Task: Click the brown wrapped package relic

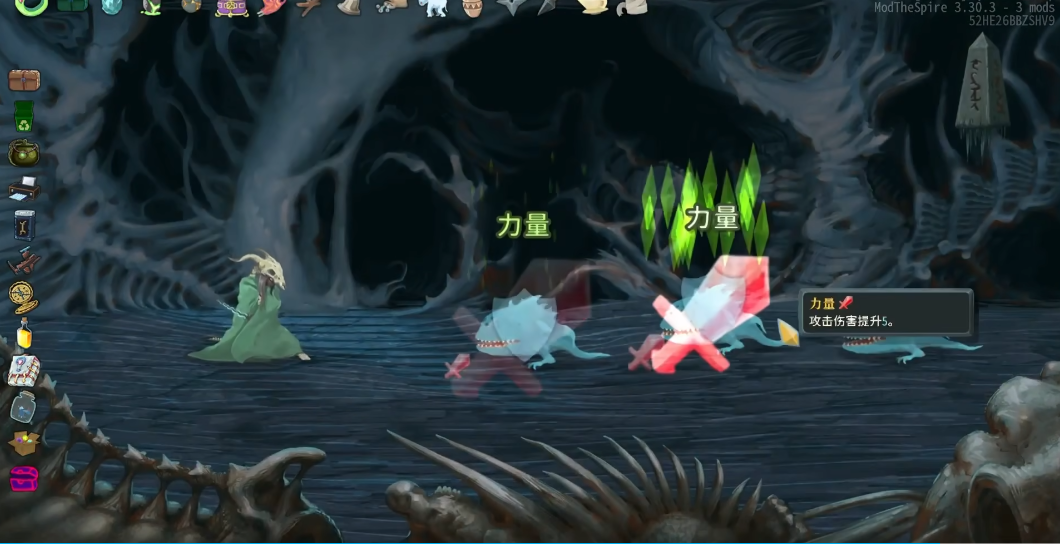Action: coord(24,80)
